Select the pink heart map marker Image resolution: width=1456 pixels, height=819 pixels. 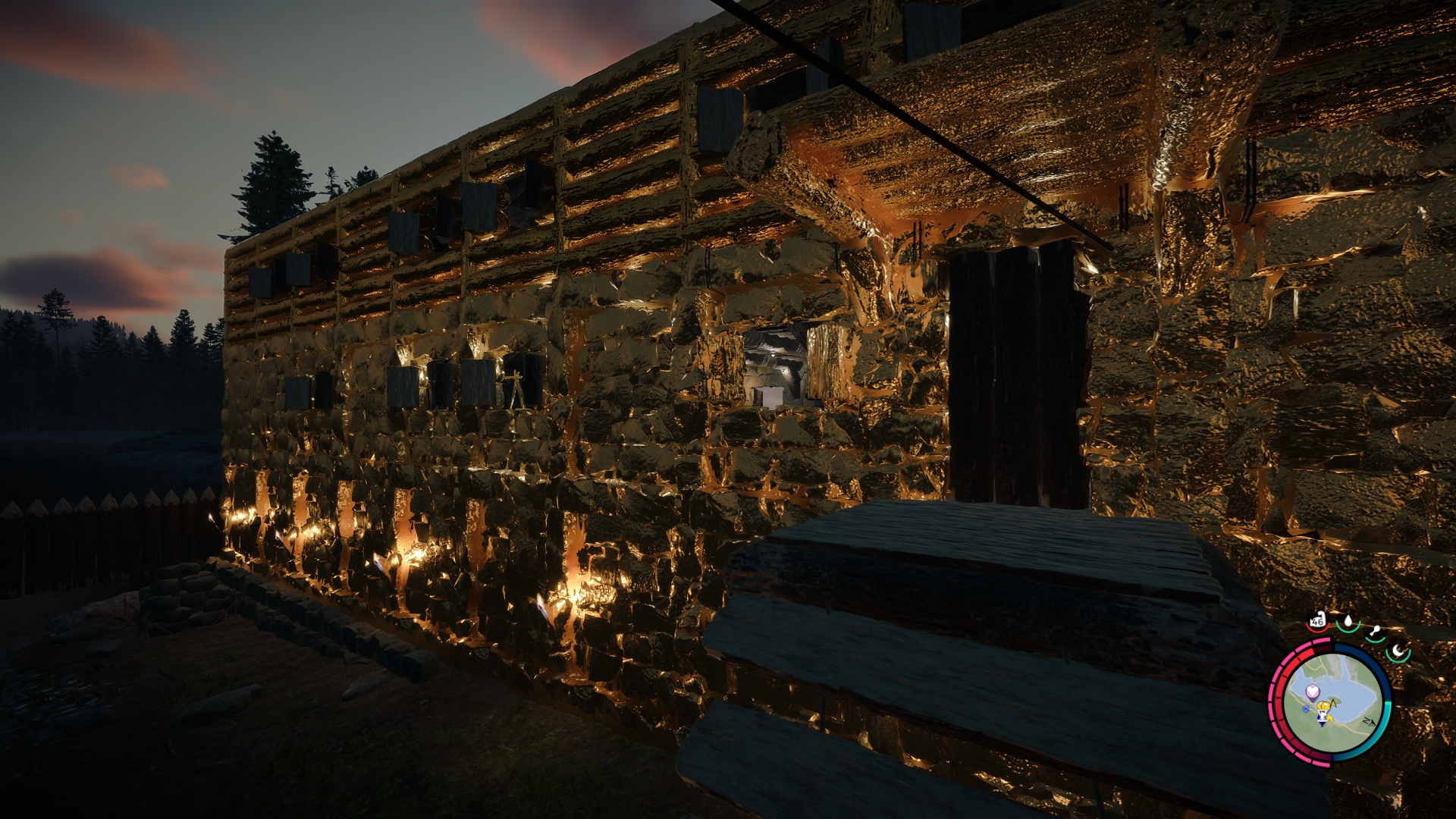click(x=1313, y=691)
